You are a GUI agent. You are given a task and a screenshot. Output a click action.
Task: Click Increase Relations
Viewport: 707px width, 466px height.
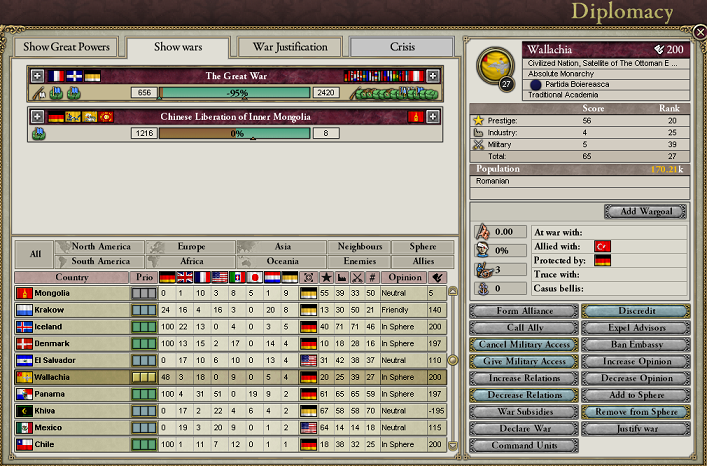[524, 379]
